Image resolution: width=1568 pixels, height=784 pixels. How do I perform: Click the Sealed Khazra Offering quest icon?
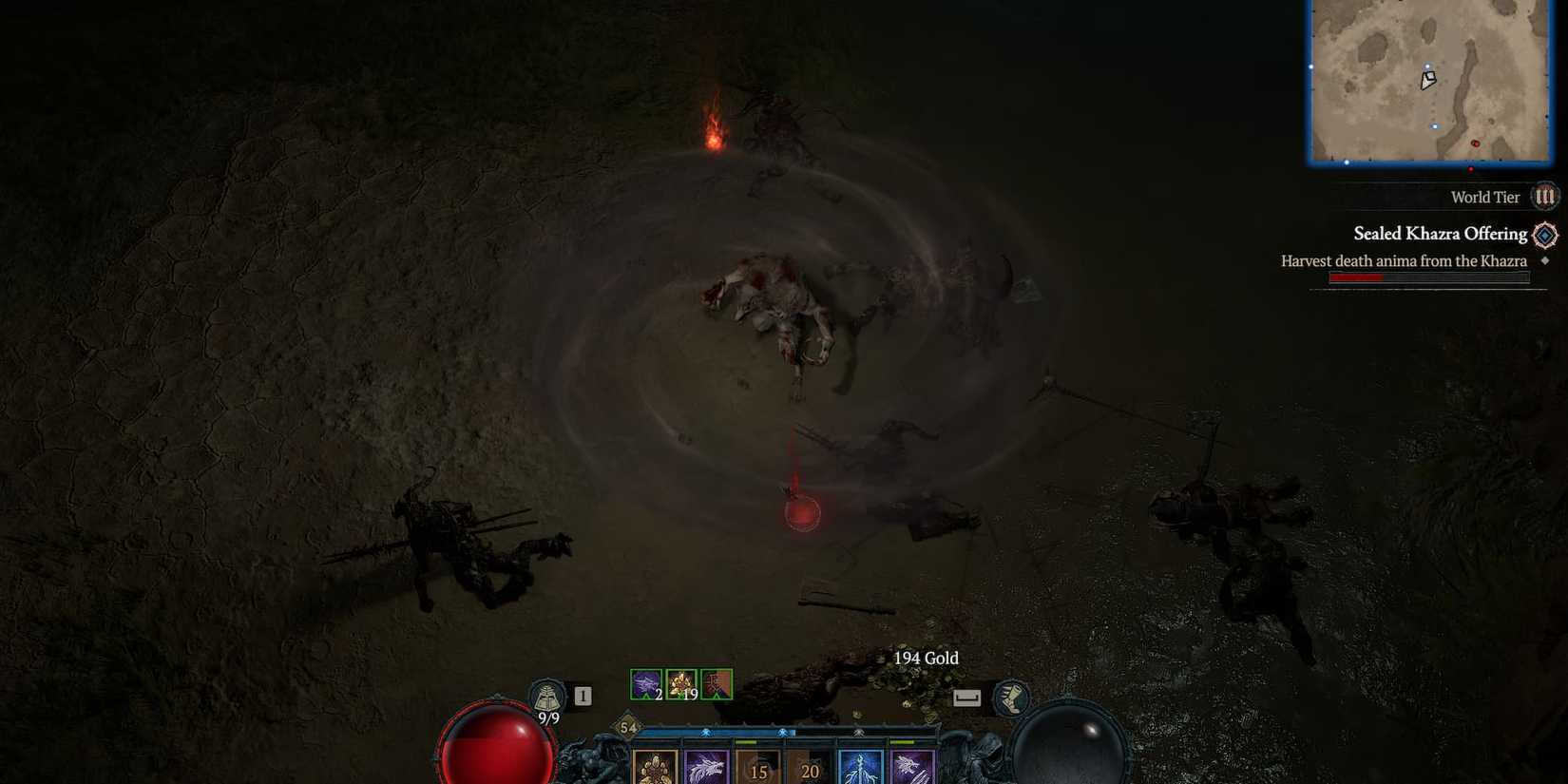click(x=1544, y=234)
